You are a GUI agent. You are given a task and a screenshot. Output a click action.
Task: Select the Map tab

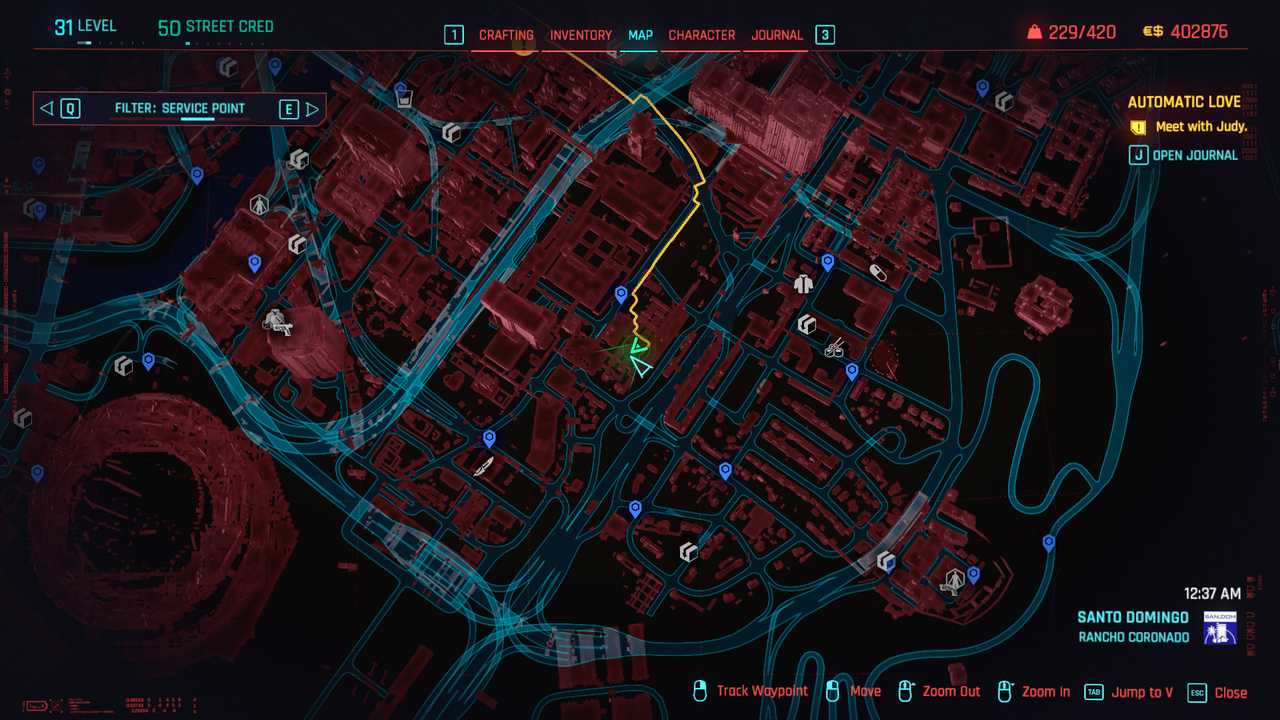[640, 35]
